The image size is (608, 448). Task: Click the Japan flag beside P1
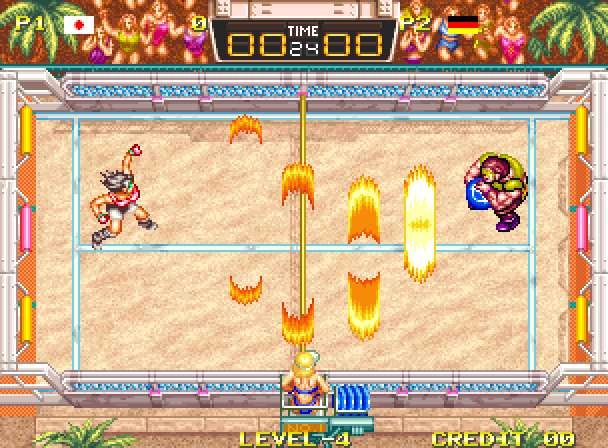[79, 25]
